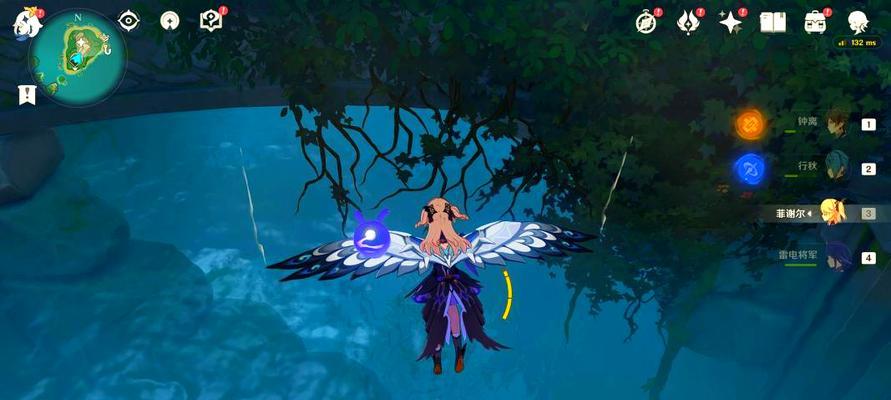Activate the eye-shaped elemental sight icon
Viewport: 891px width, 400px height.
pos(129,21)
